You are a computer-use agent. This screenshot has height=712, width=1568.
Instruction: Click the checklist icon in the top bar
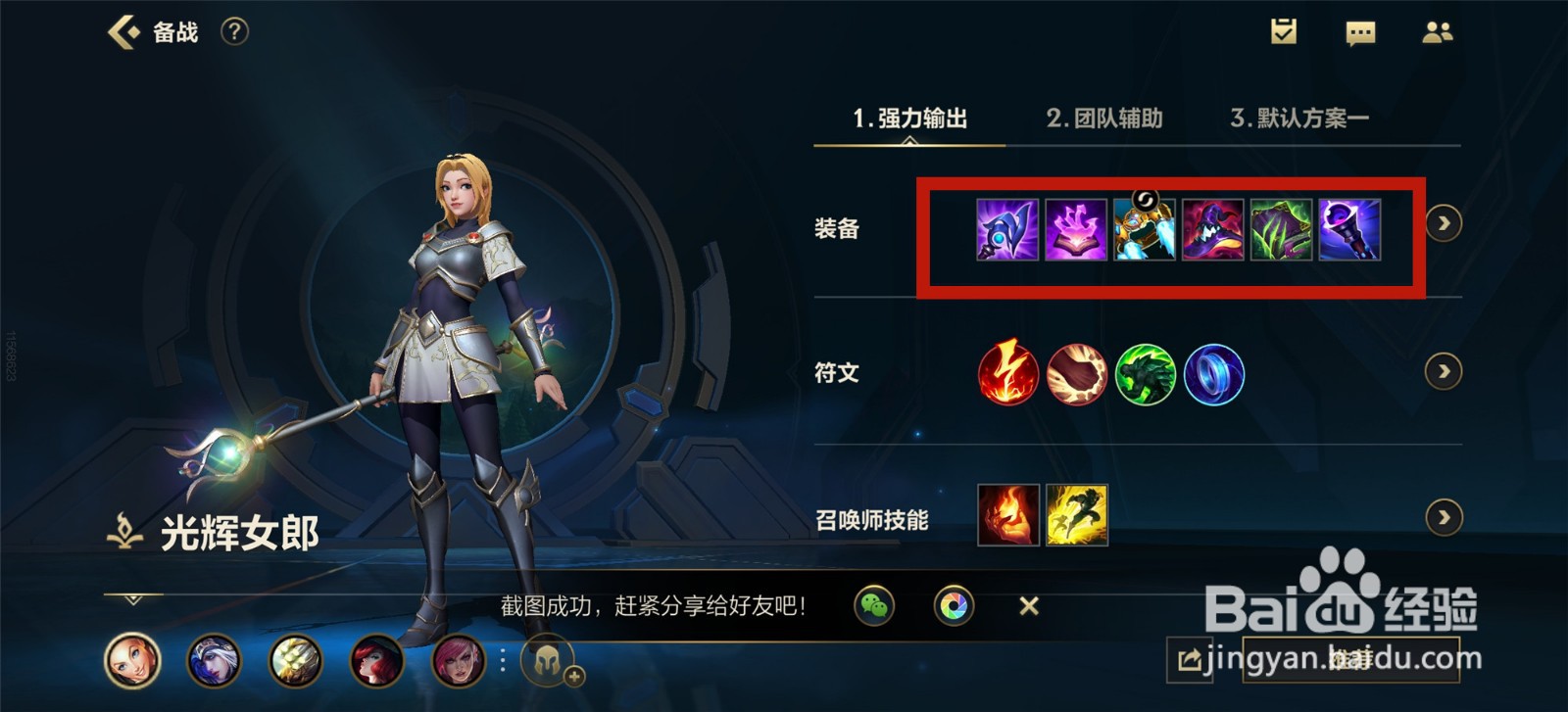tap(1284, 32)
